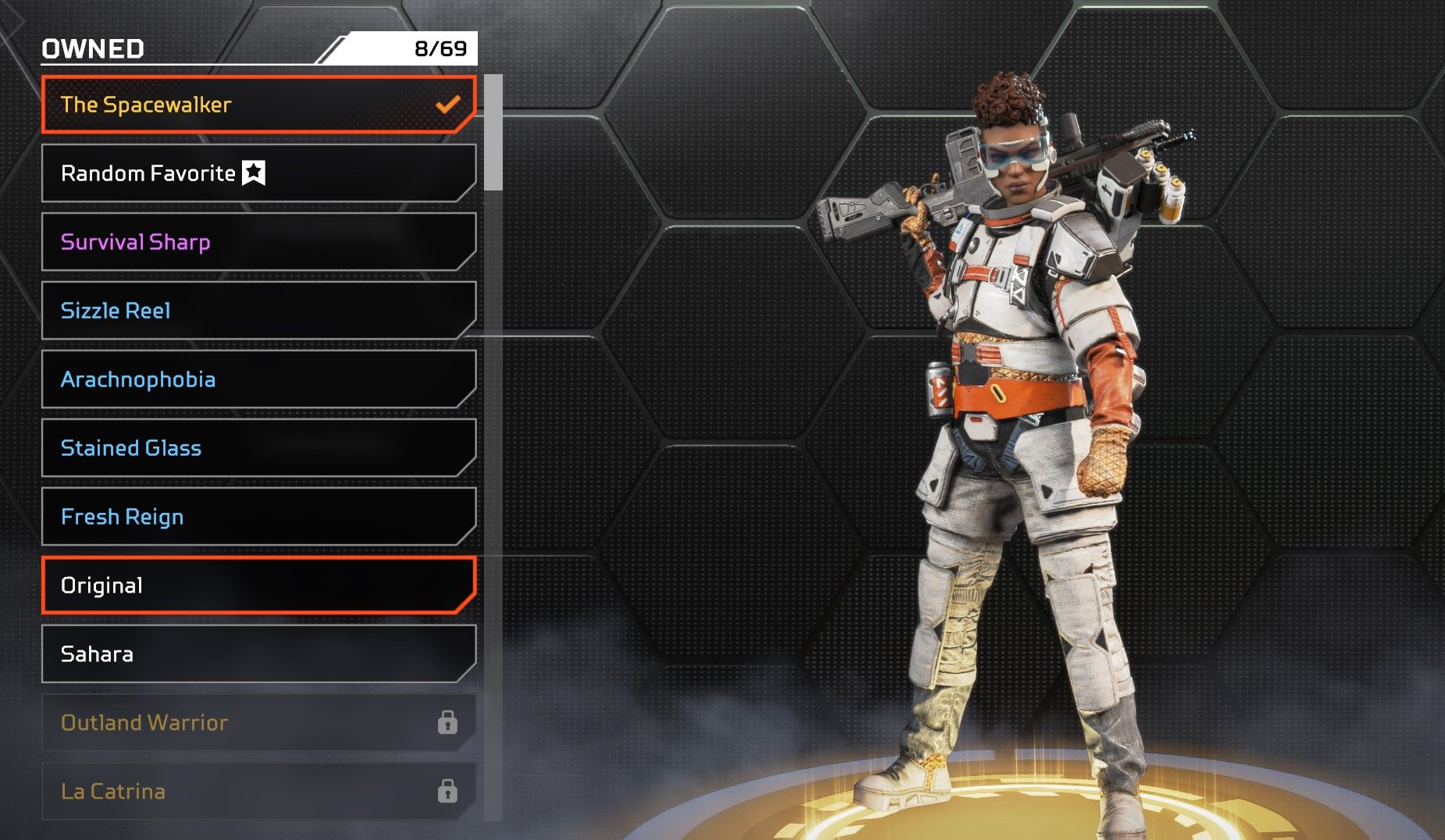Viewport: 1445px width, 840px height.
Task: Preview the locked La Catrina skin
Action: click(x=258, y=792)
